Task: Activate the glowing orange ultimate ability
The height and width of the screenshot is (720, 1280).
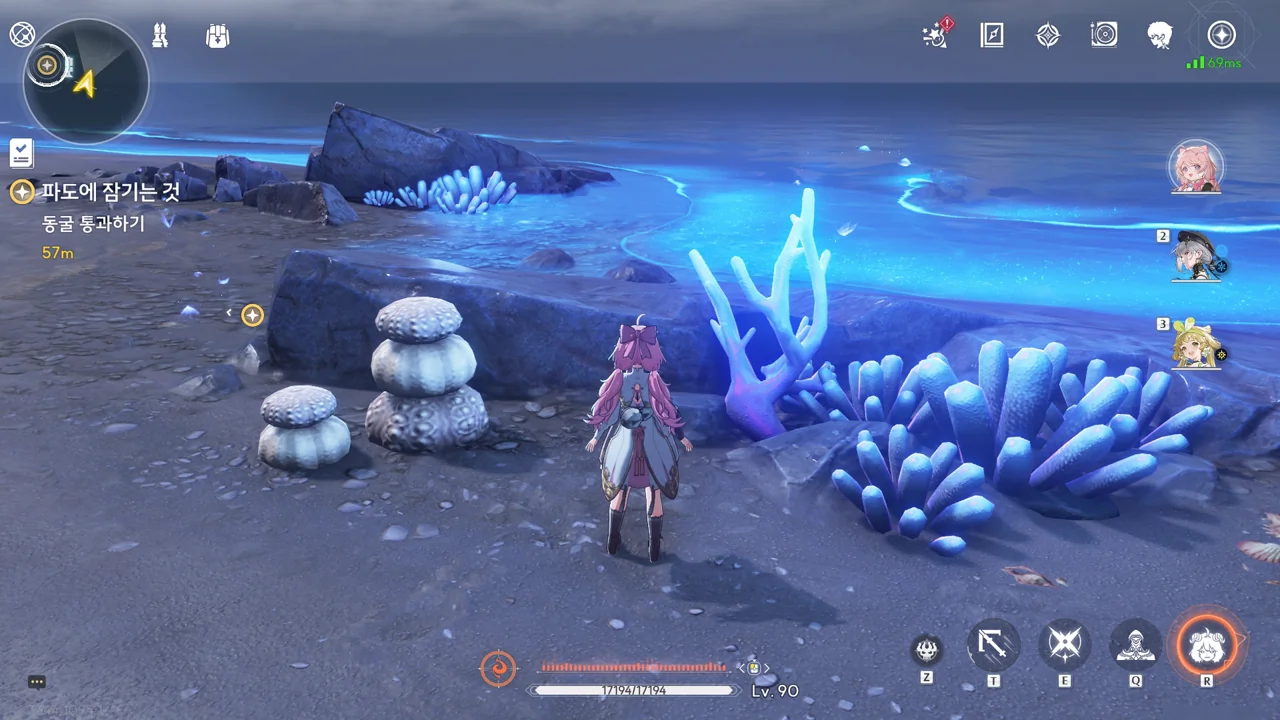Action: click(x=1207, y=645)
